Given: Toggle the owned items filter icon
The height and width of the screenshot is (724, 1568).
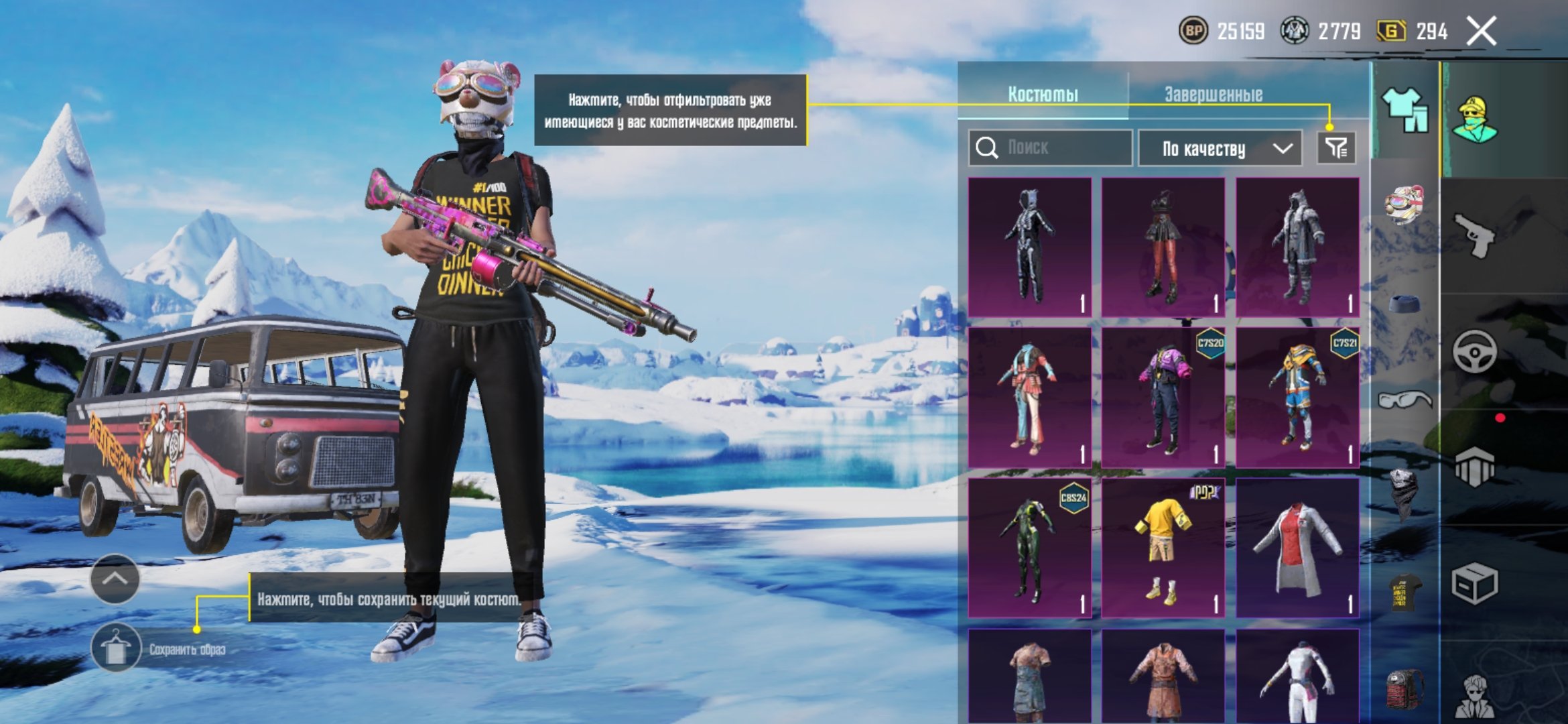Looking at the screenshot, I should pos(1336,147).
